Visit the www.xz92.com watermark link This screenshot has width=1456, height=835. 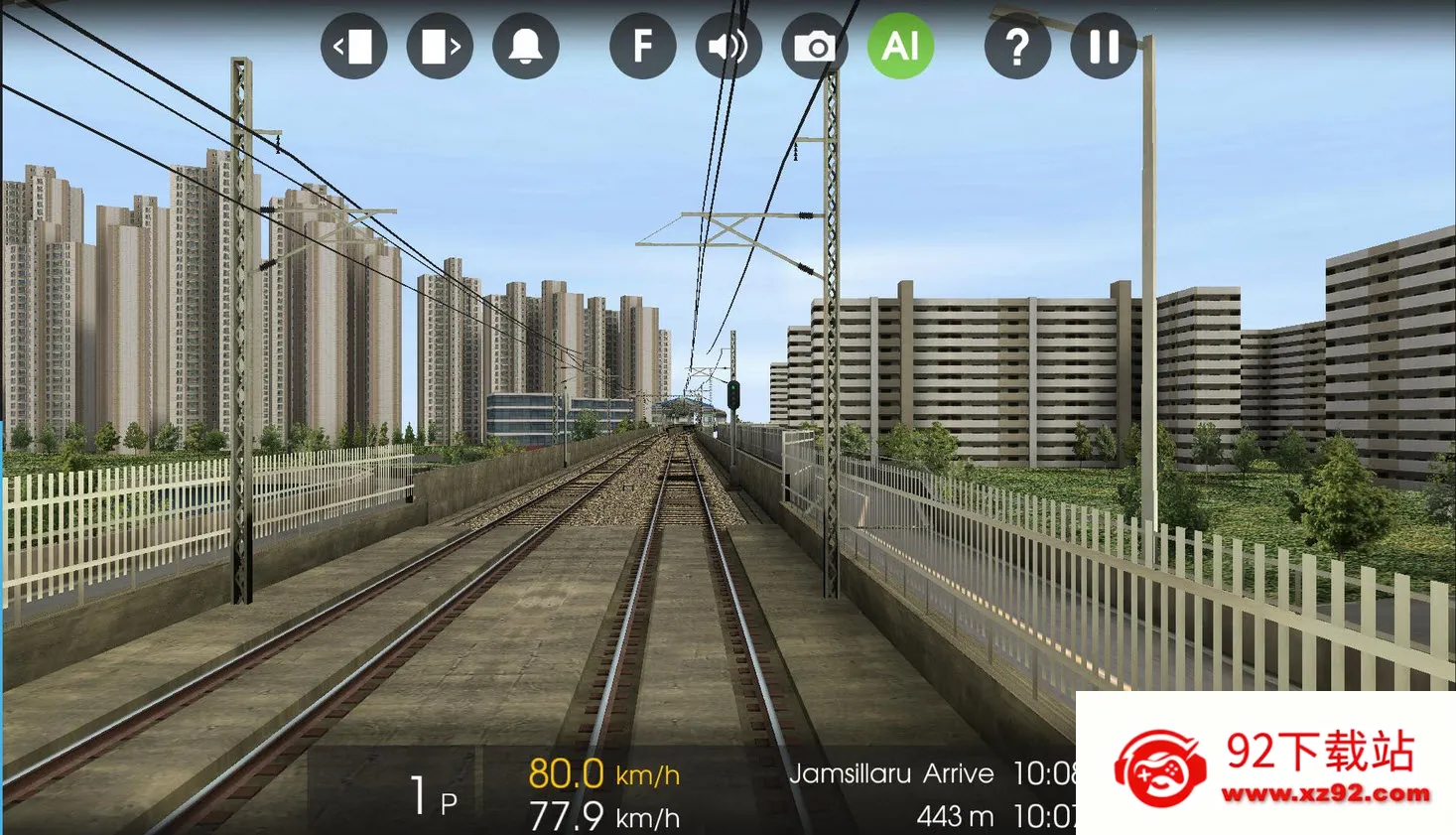pyautogui.click(x=1325, y=793)
